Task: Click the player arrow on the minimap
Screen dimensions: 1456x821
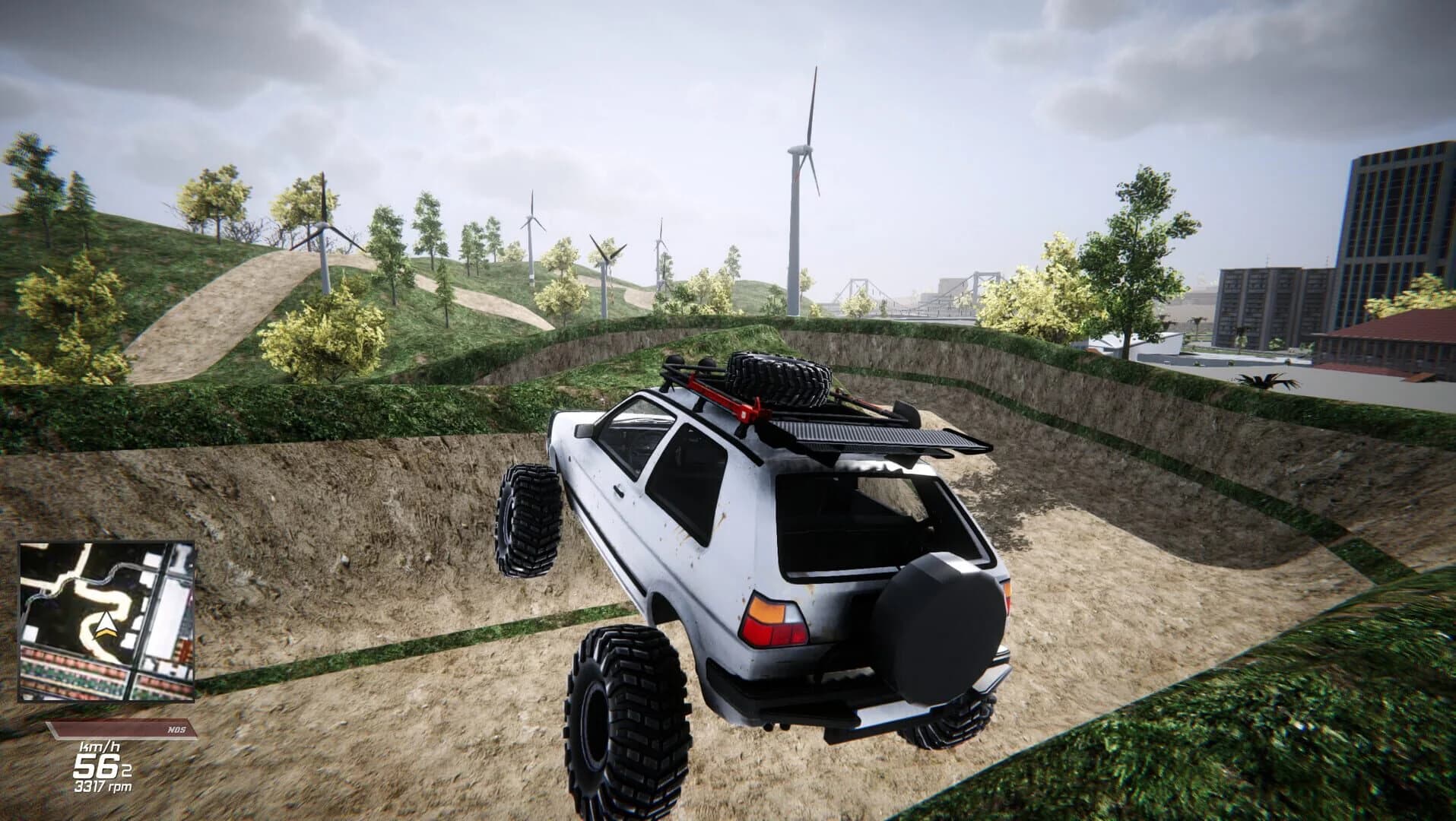Action: tap(105, 624)
